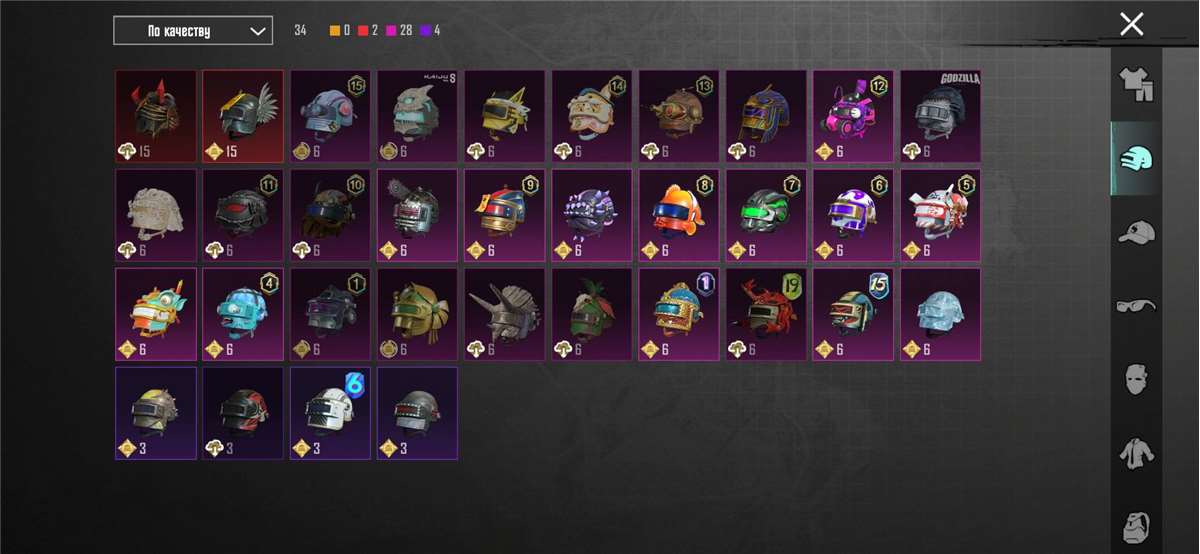Switch to the sunglasses tab

[1136, 305]
